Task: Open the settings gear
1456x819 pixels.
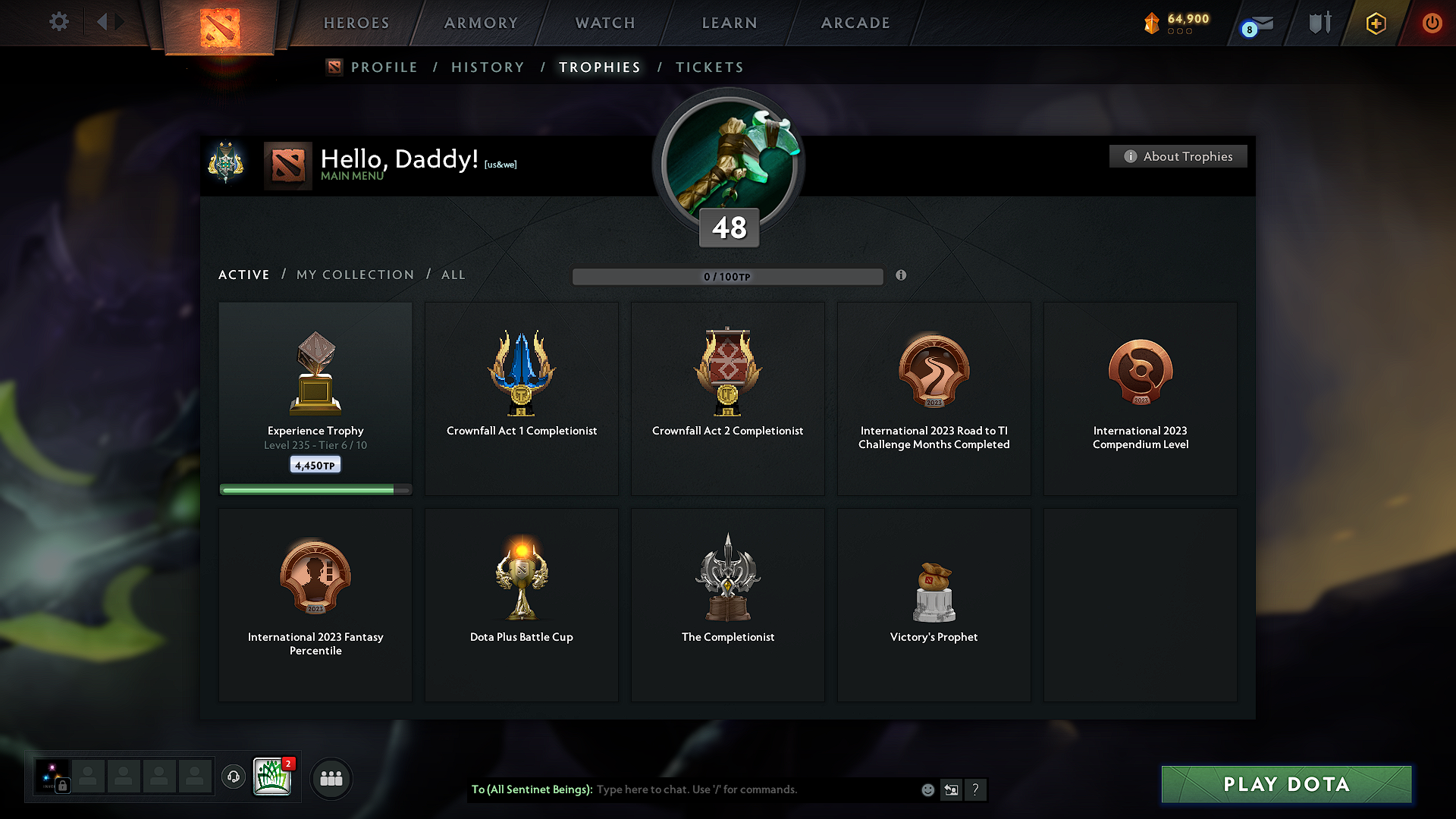Action: (x=58, y=22)
